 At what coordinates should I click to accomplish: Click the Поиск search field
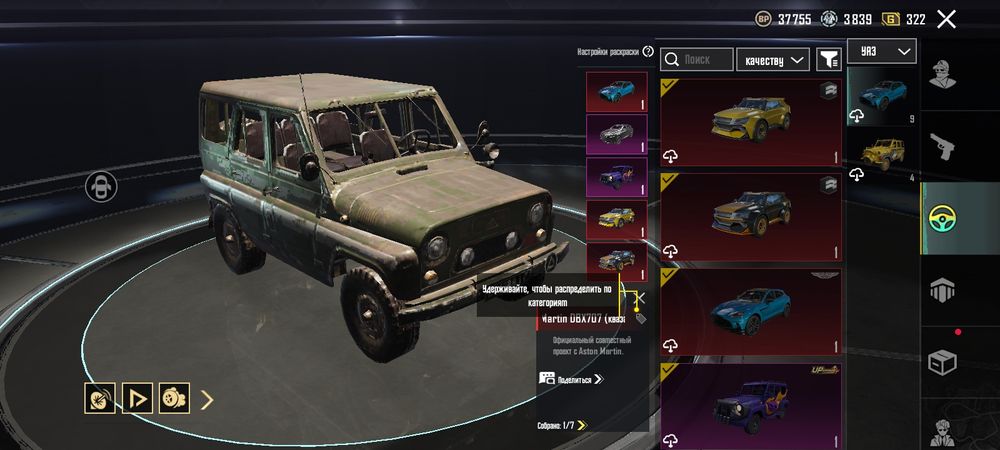[697, 60]
